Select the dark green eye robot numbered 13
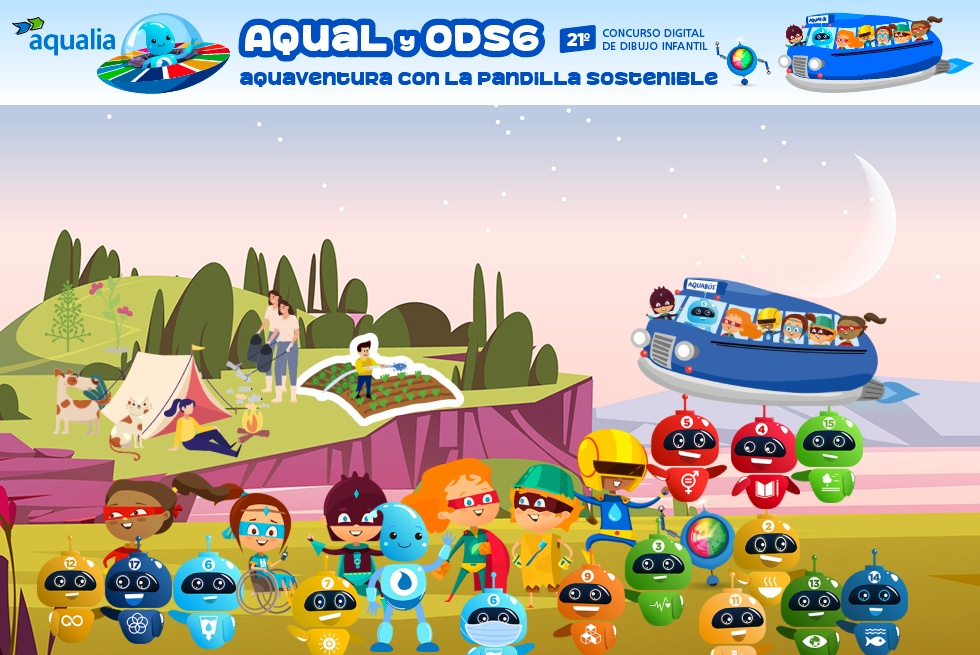The image size is (980, 655). pos(812,610)
